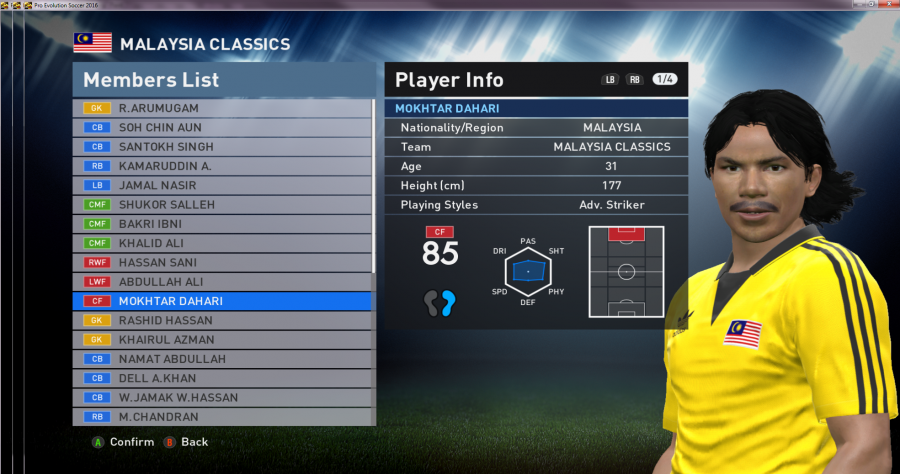900x474 pixels.
Task: Select Santokh Singh player row
Action: coord(222,146)
